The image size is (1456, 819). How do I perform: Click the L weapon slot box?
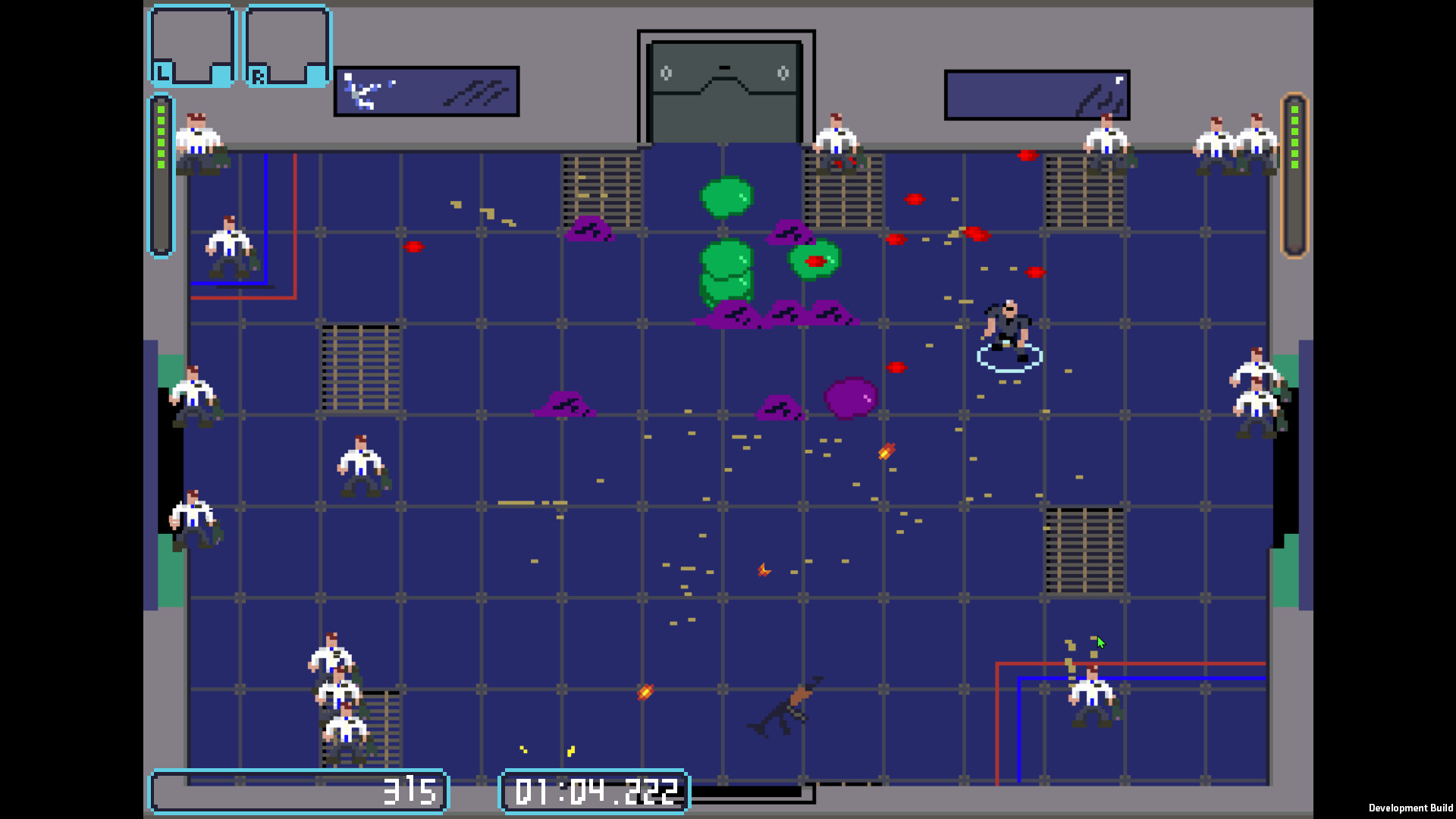(x=191, y=45)
